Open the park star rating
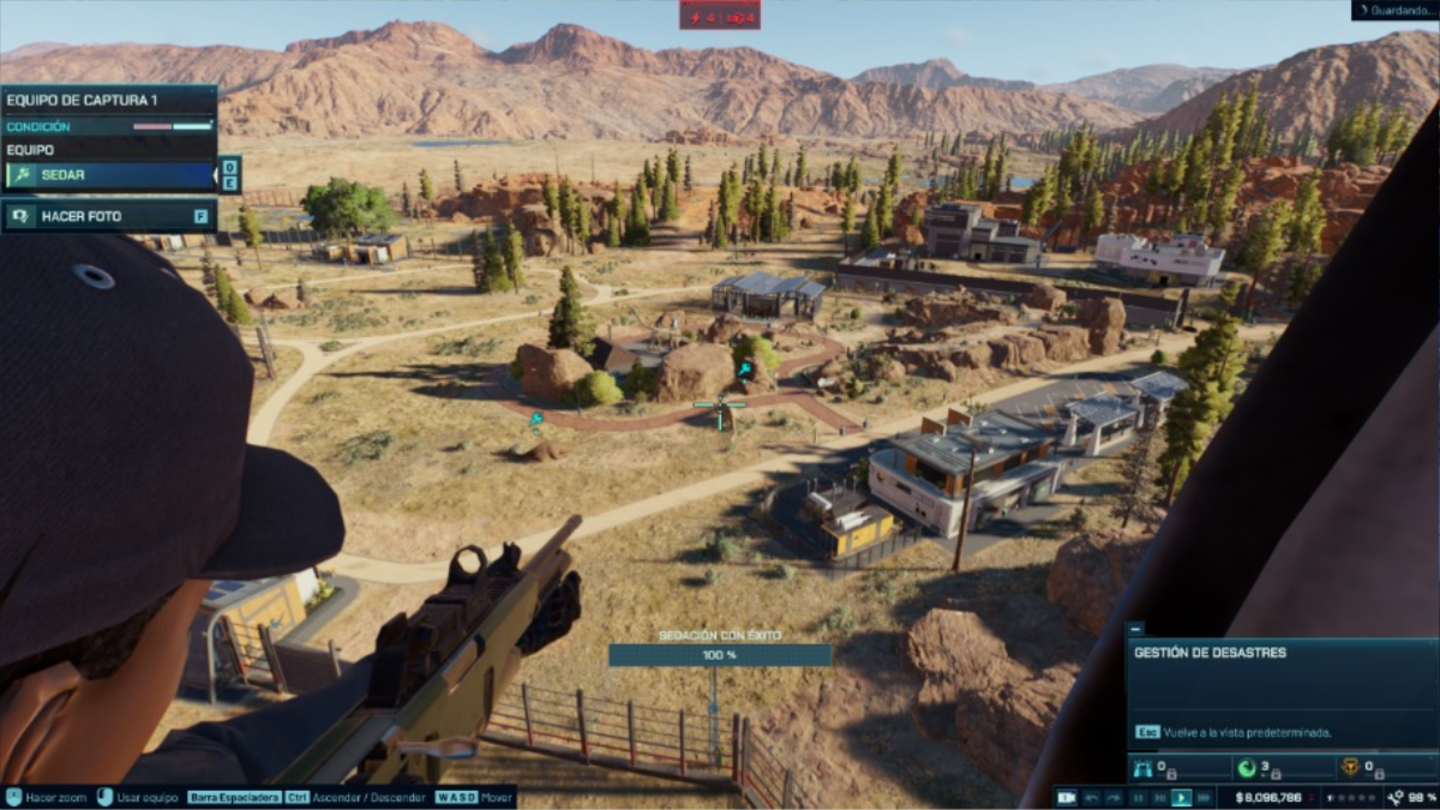Screen dimensions: 1440x810 coord(1349,798)
